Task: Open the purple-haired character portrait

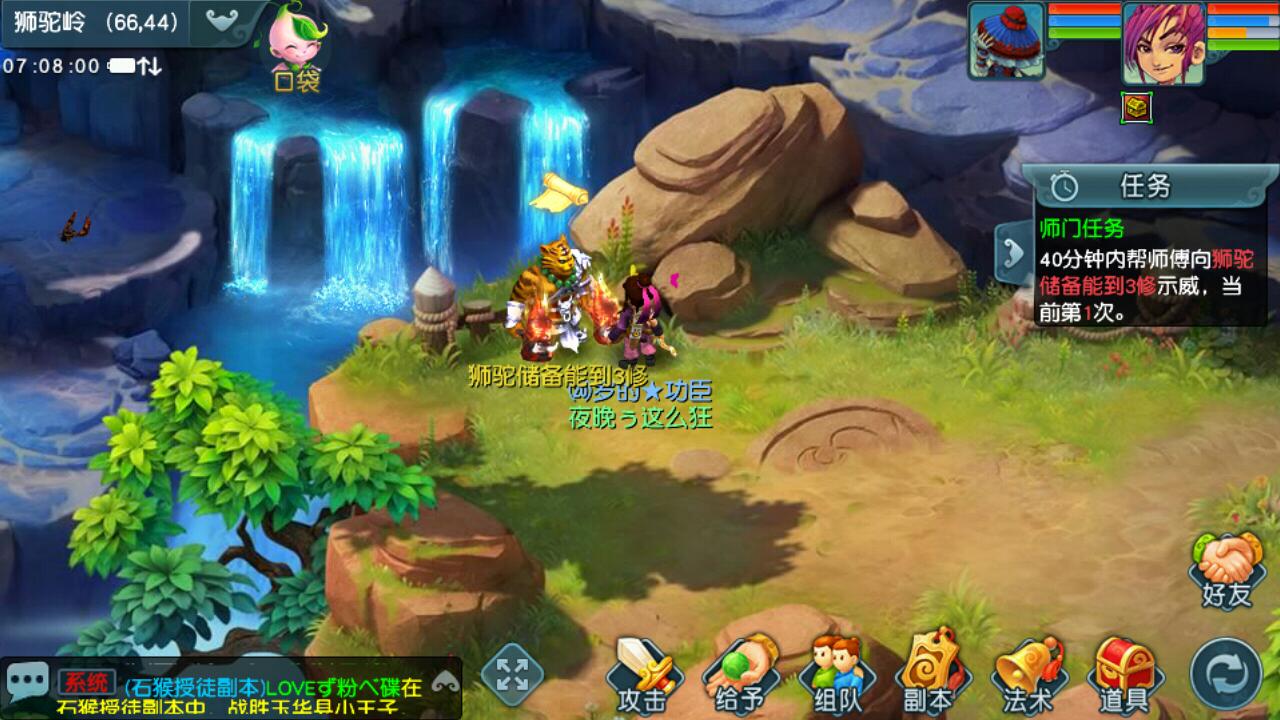Action: click(1162, 42)
